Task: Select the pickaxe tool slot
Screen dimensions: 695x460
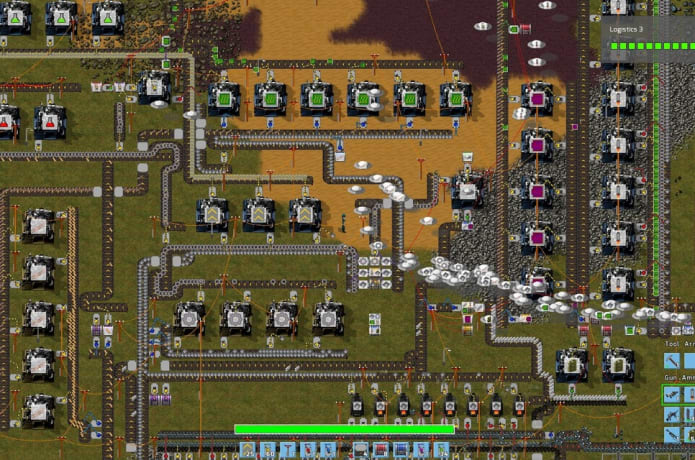Action: coord(672,361)
